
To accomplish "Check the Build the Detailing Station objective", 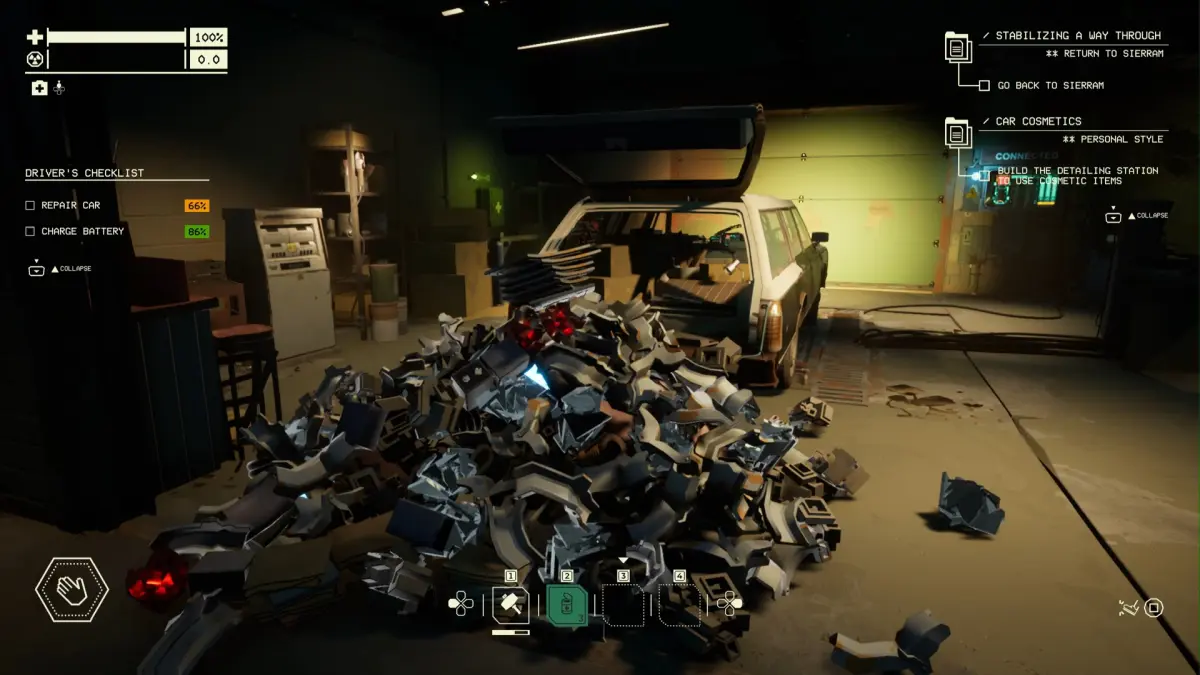I will [985, 172].
